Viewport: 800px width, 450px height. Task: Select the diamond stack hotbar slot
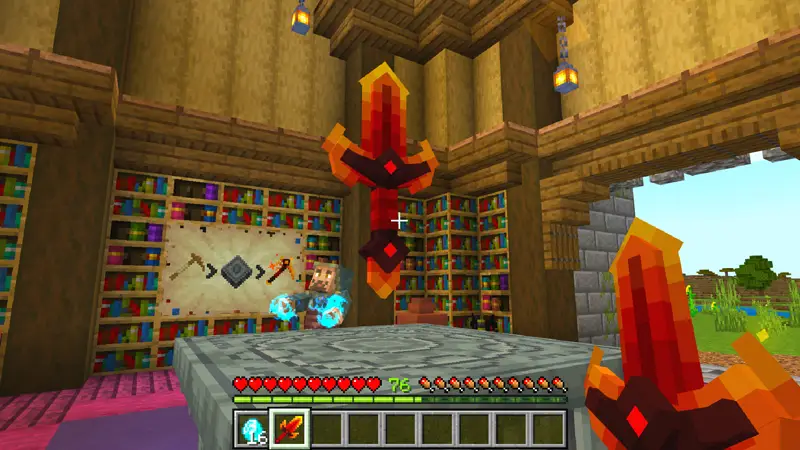click(x=252, y=428)
